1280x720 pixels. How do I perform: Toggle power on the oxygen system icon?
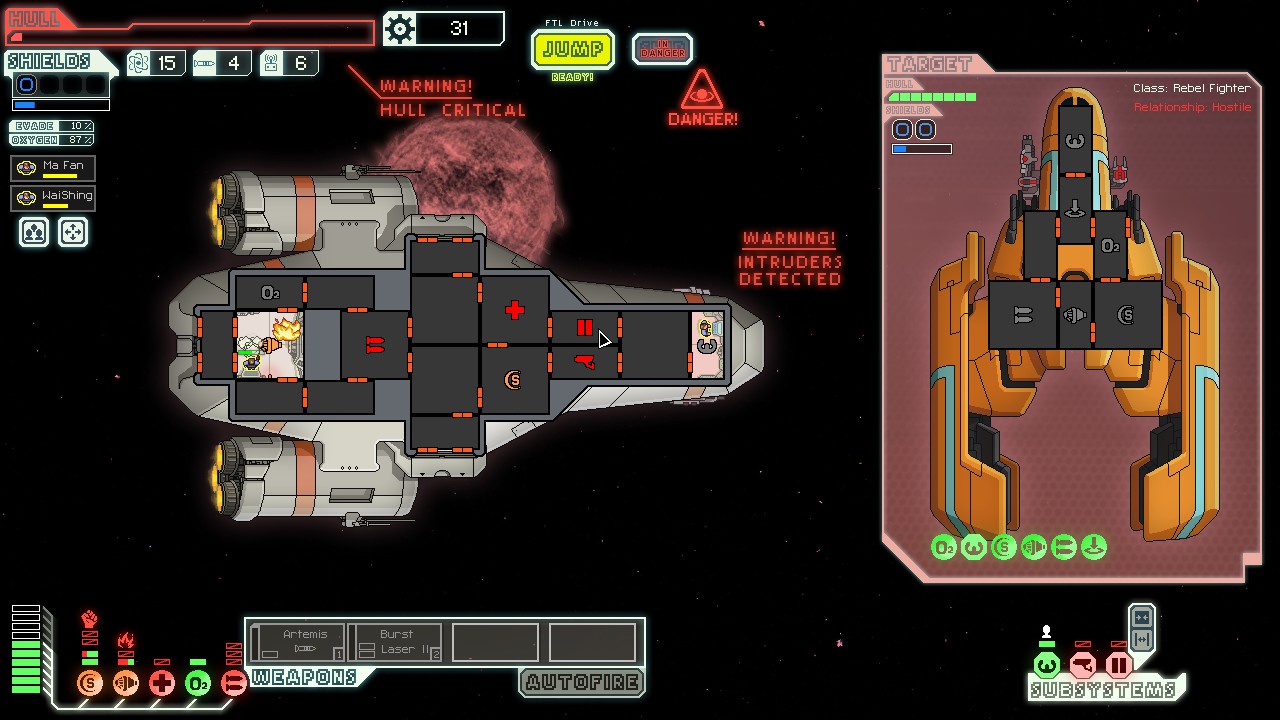198,683
